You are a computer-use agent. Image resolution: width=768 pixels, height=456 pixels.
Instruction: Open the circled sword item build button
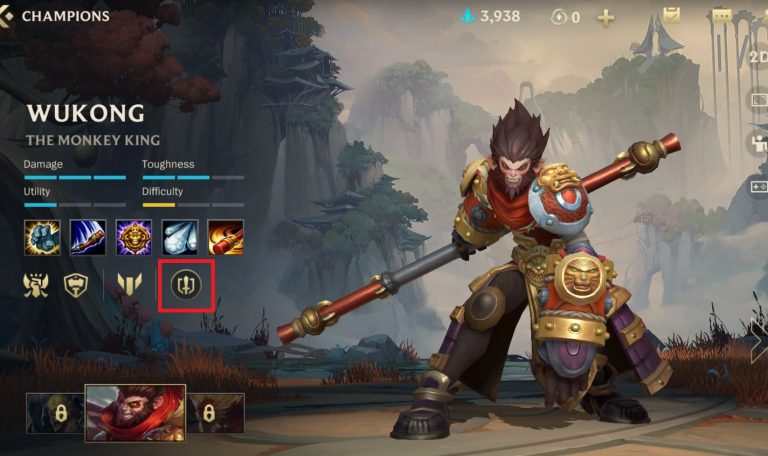pos(185,285)
